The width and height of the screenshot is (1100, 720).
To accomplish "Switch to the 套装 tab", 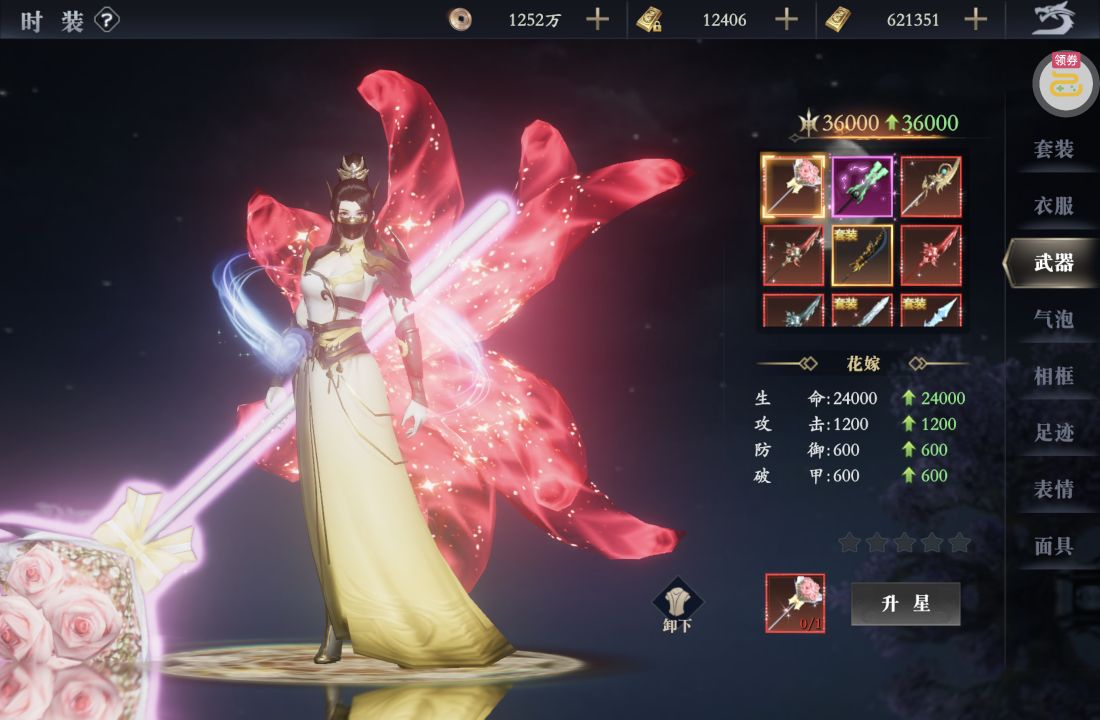I will click(x=1053, y=149).
